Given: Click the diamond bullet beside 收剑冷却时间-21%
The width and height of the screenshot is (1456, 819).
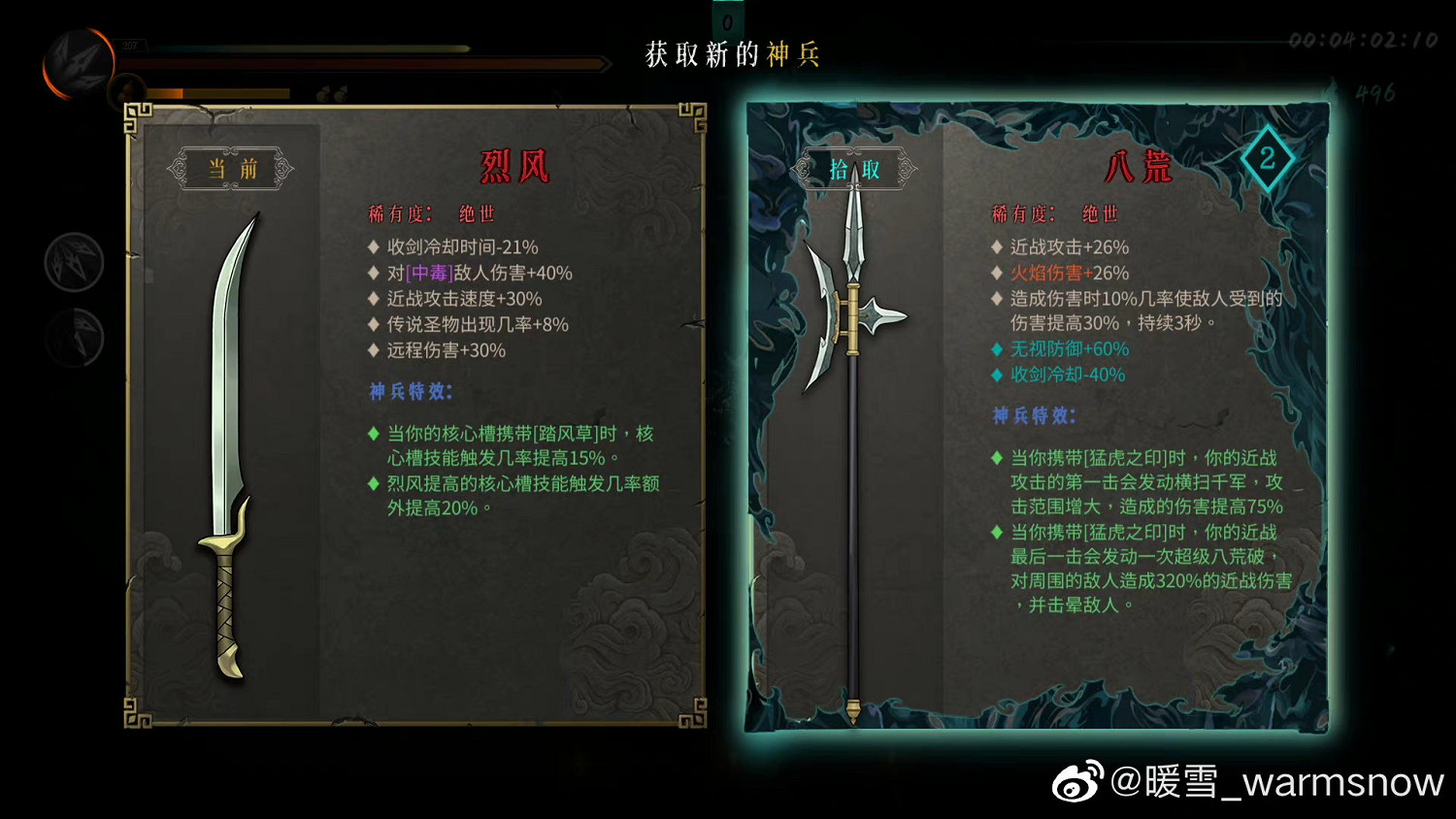Looking at the screenshot, I should [x=373, y=246].
